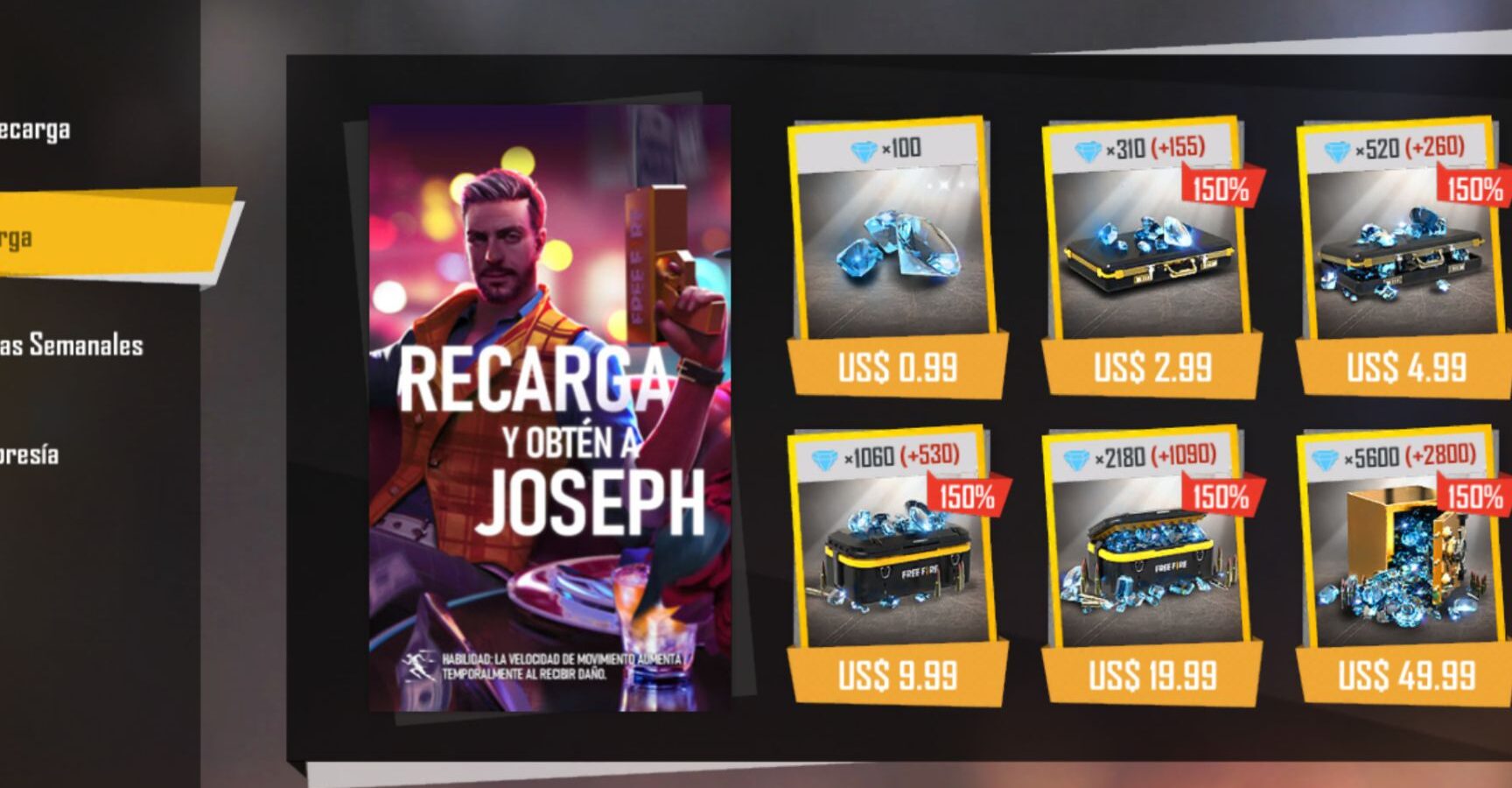Select the Membresía option in the sidebar
Image resolution: width=1512 pixels, height=788 pixels.
point(31,454)
